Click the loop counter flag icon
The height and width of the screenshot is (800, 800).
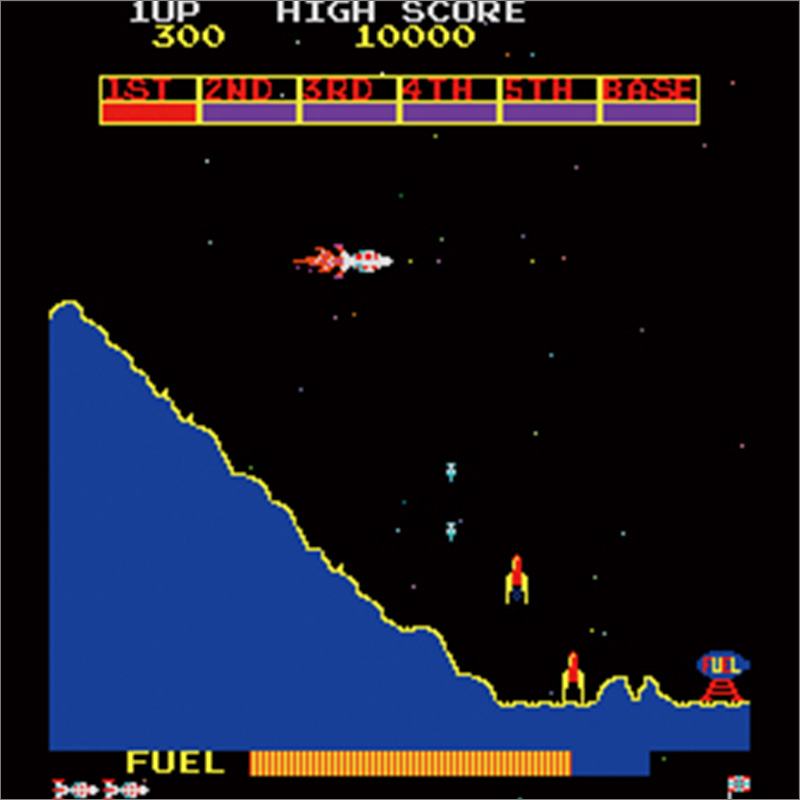pos(738,785)
